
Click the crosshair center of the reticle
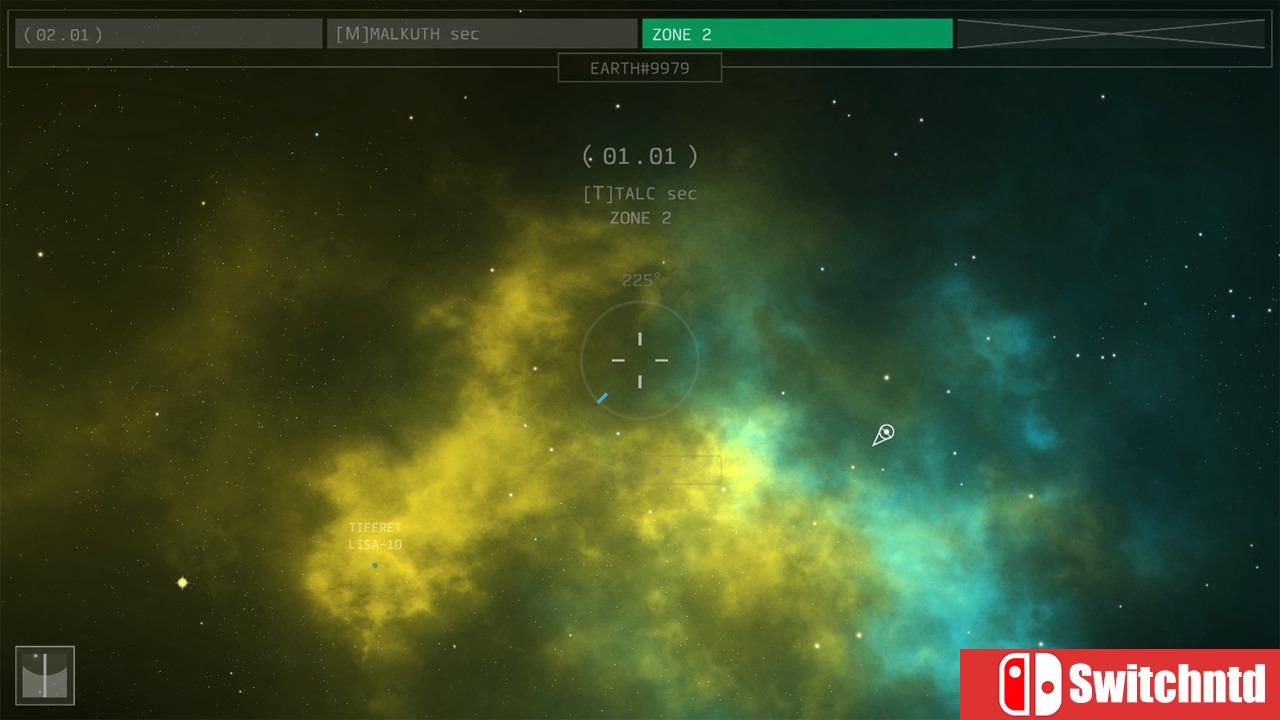pos(639,360)
